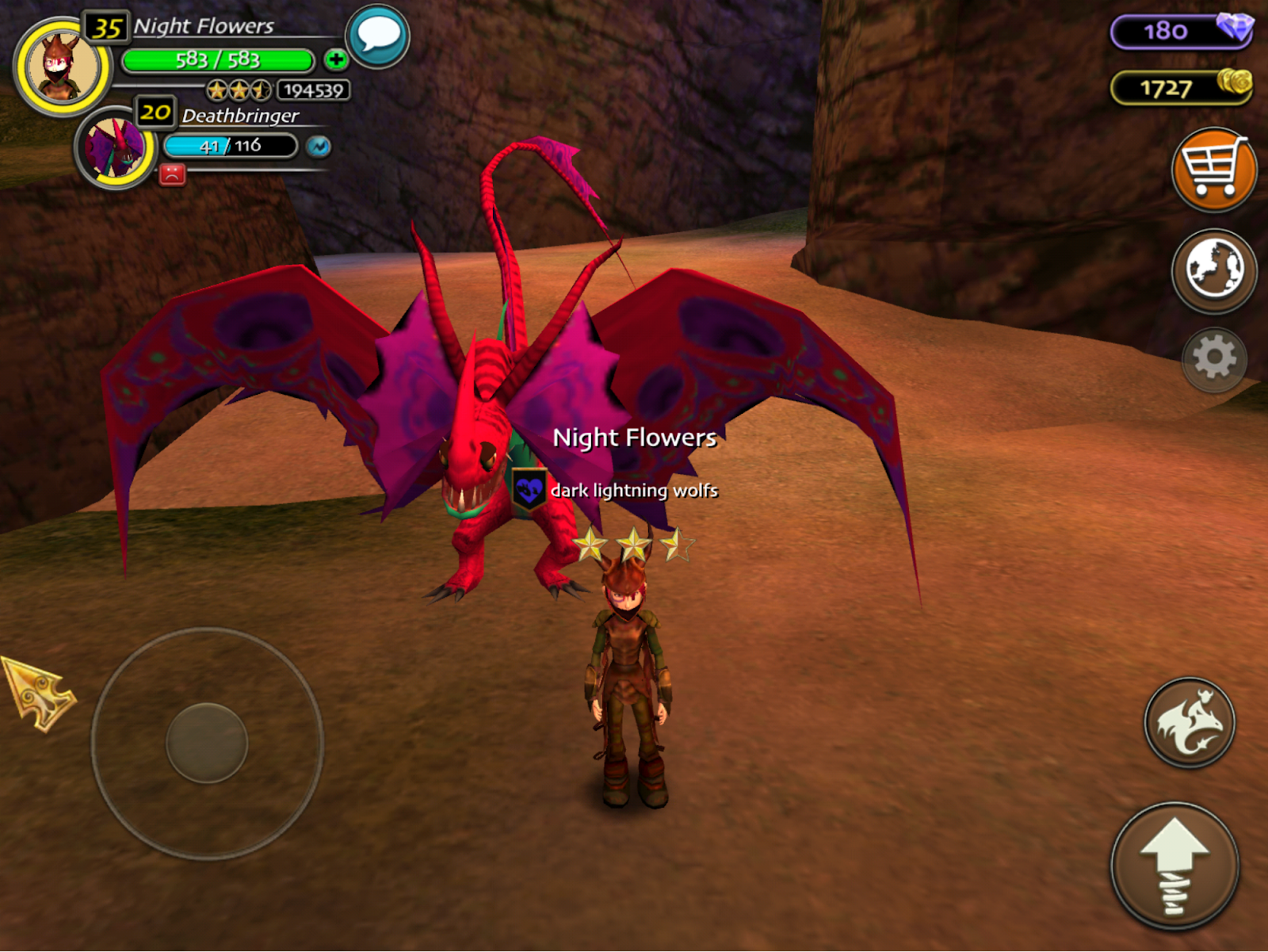Tap the green plus health button
Viewport: 1268px width, 952px height.
[336, 59]
